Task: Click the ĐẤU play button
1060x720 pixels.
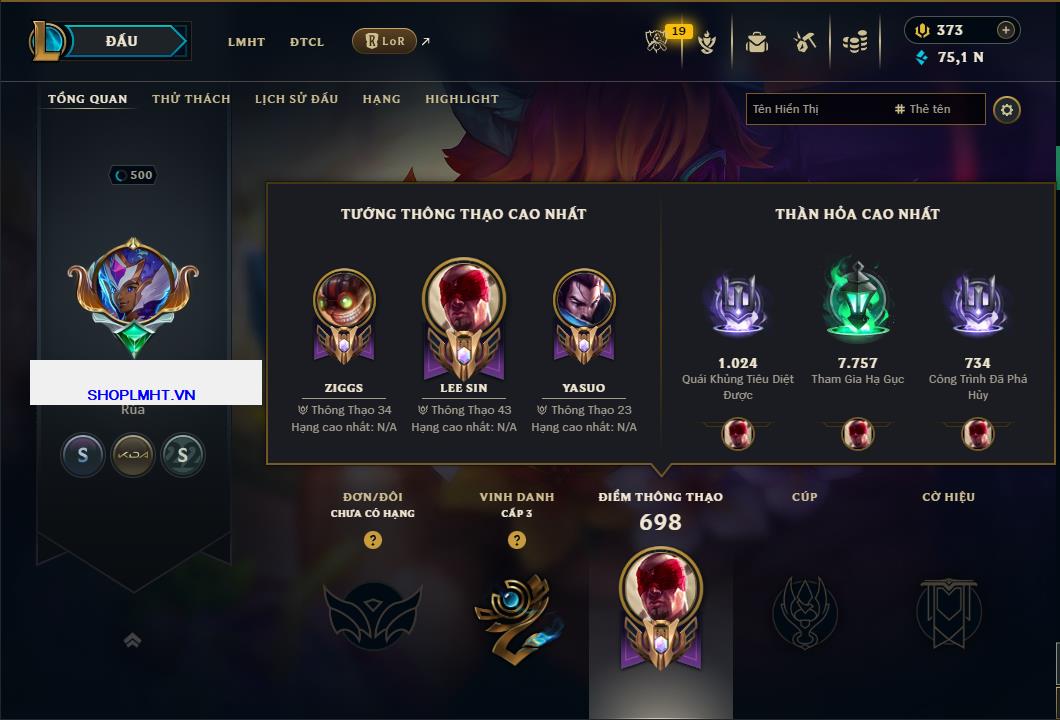Action: tap(122, 41)
